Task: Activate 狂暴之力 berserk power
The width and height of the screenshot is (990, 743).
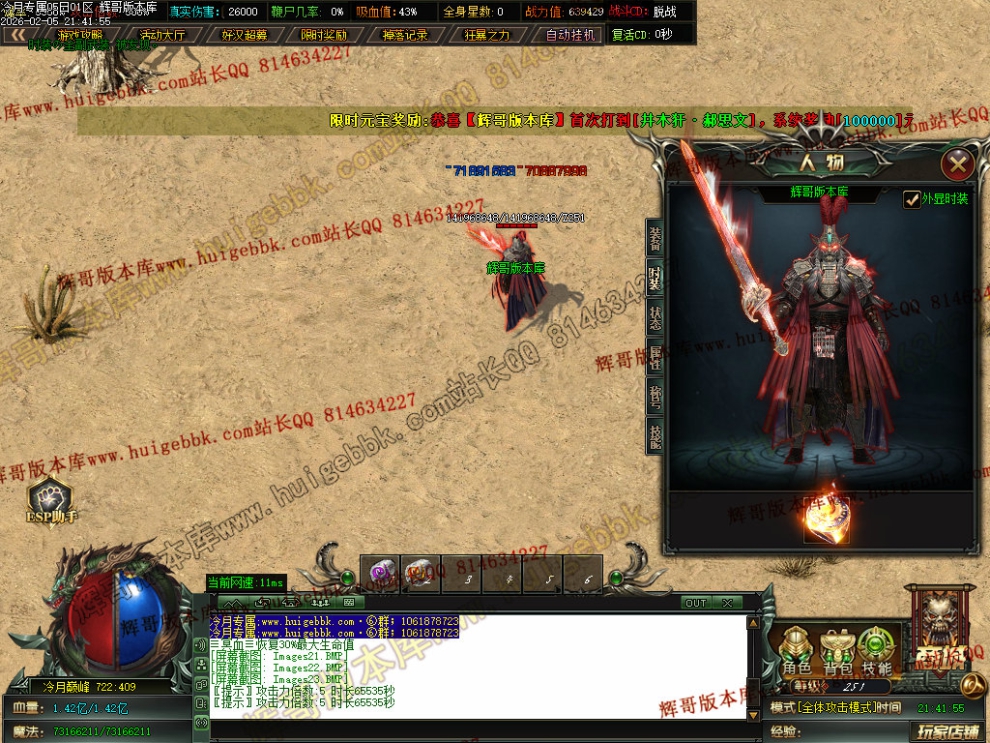Action: coord(487,35)
